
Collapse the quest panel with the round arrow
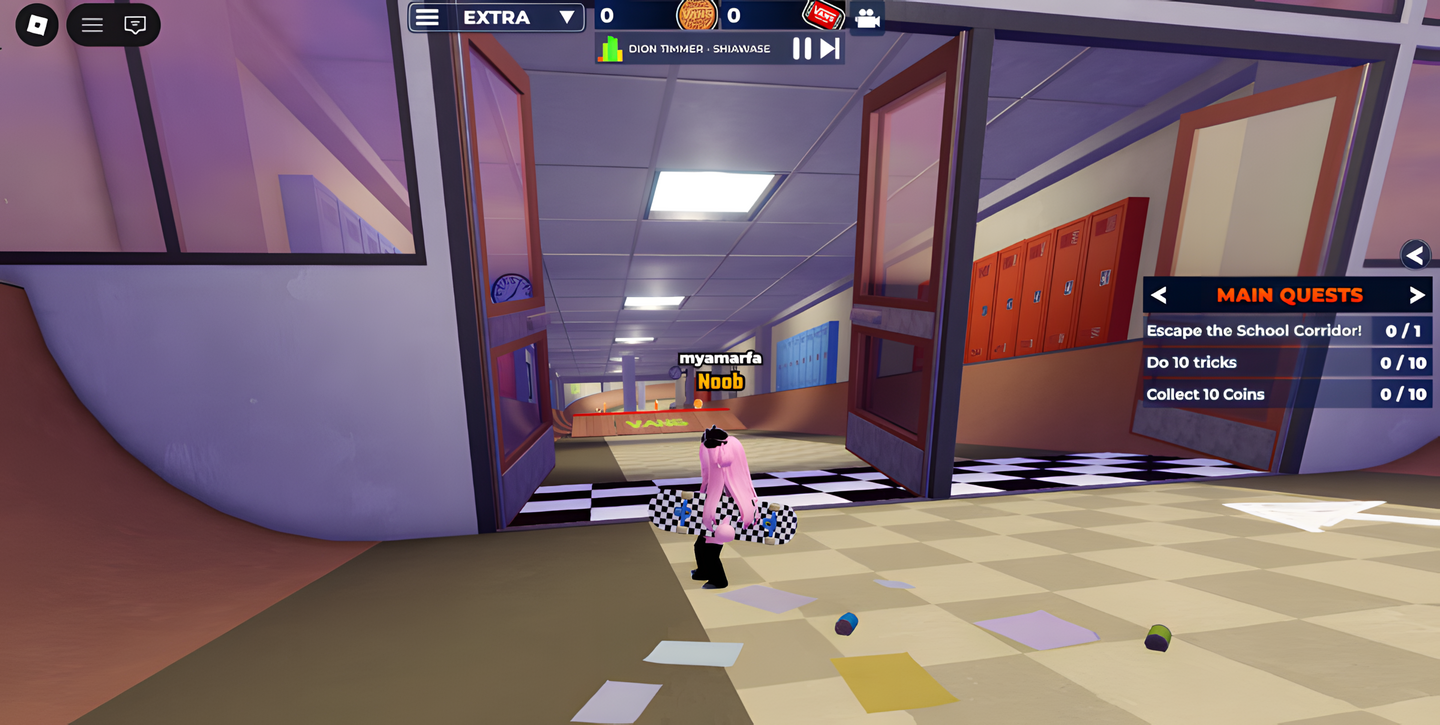(x=1415, y=255)
